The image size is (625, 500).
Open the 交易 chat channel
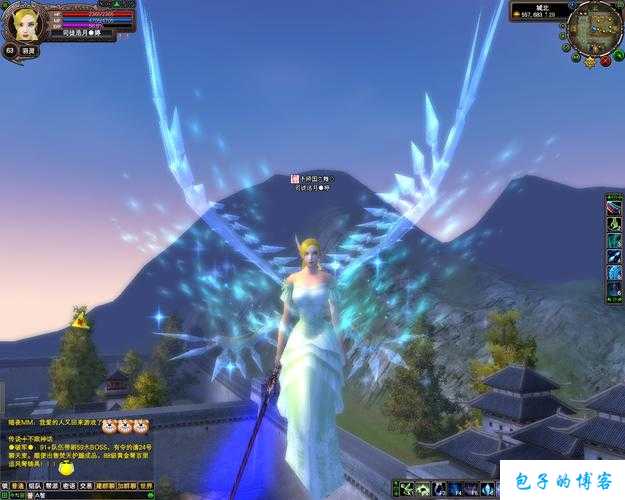tap(85, 485)
